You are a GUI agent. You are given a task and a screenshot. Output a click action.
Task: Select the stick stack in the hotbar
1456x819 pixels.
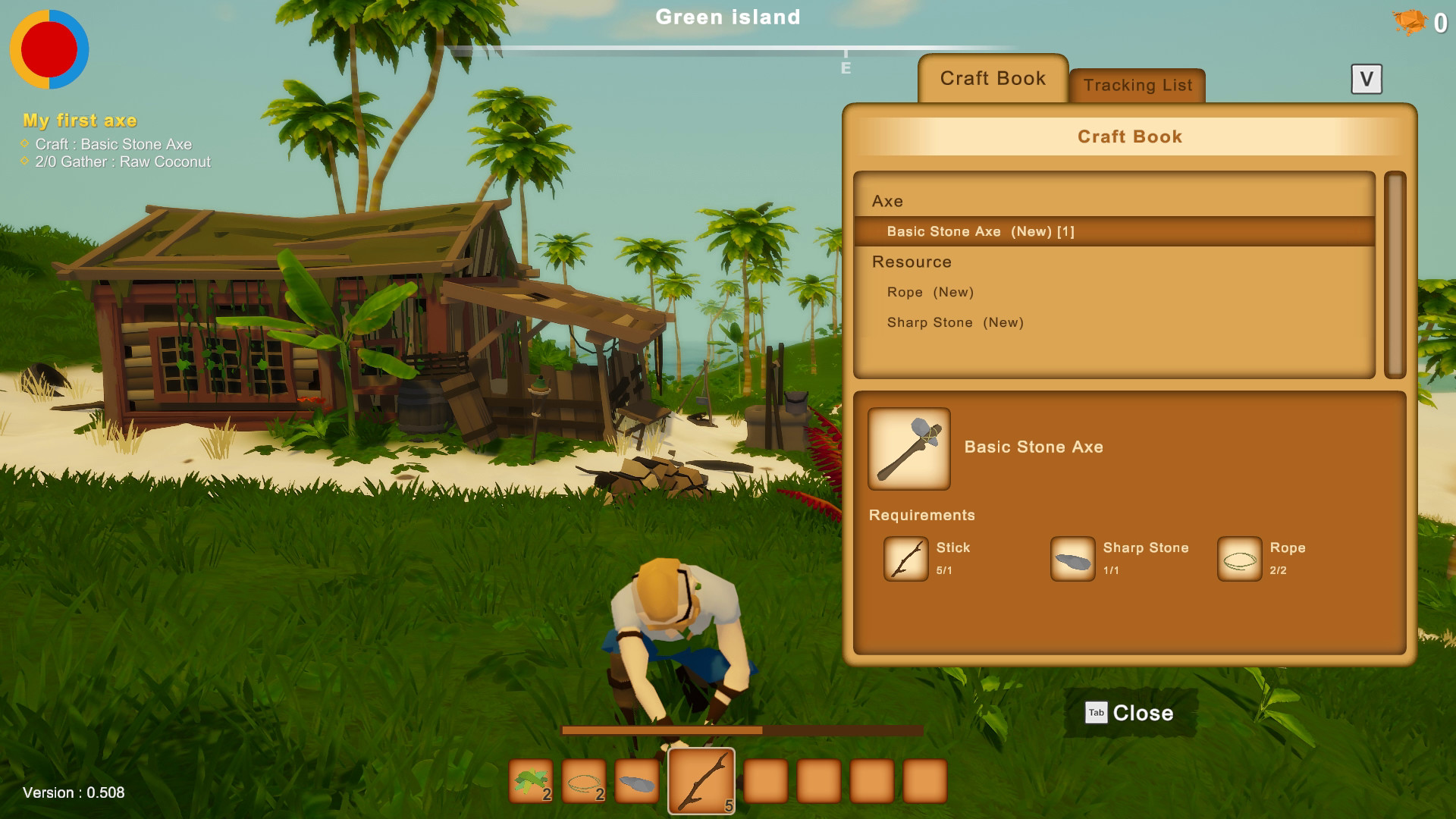pyautogui.click(x=701, y=780)
